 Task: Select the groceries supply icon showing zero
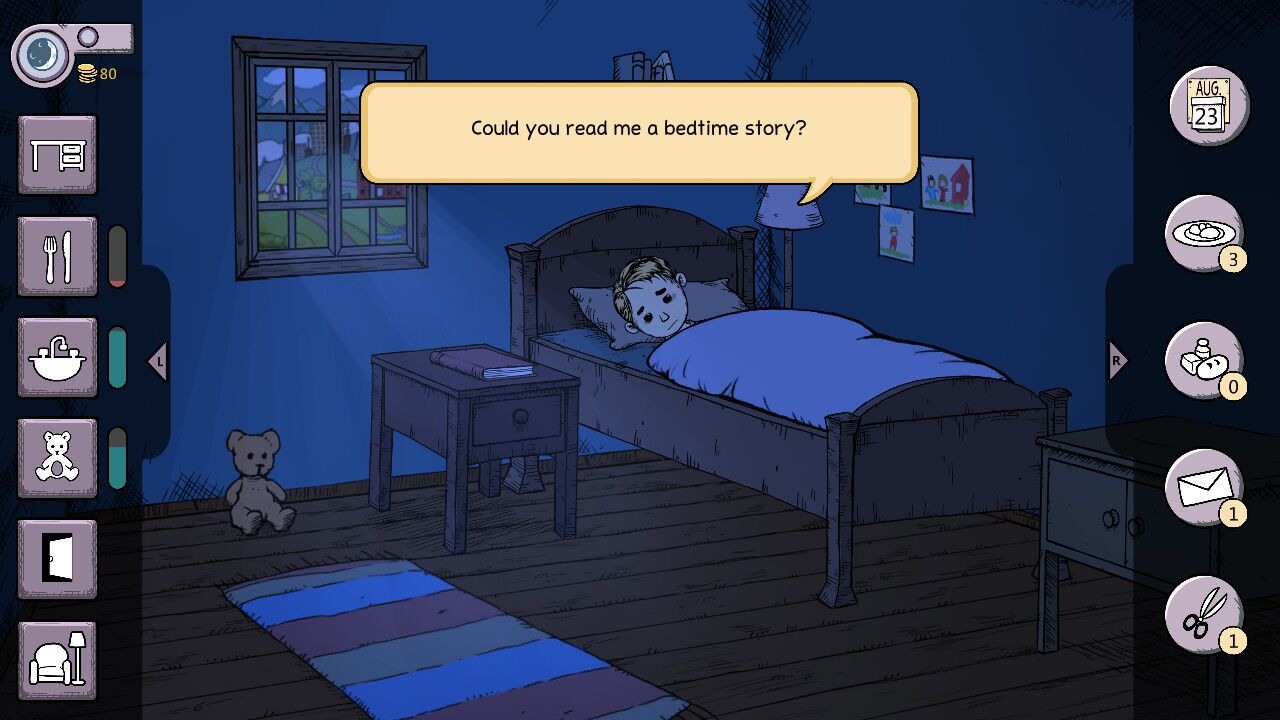tap(1205, 360)
